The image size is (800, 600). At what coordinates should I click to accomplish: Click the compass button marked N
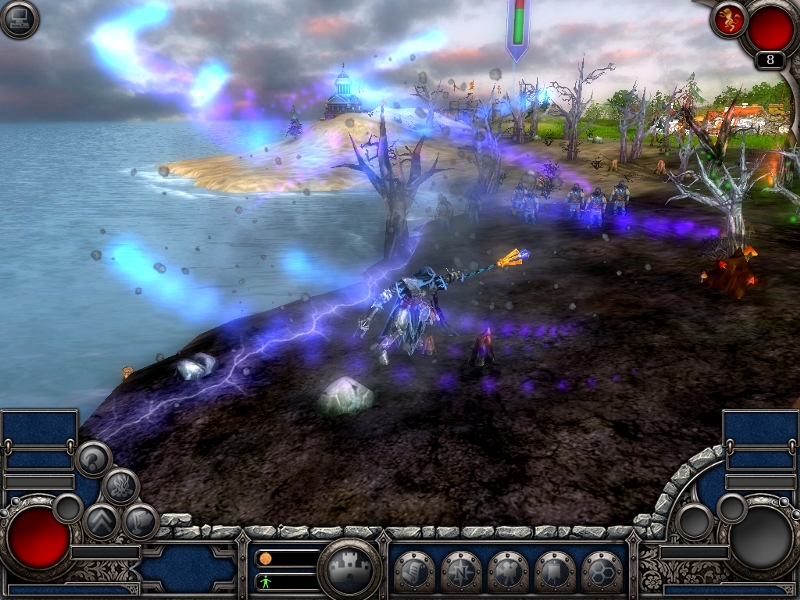click(461, 571)
